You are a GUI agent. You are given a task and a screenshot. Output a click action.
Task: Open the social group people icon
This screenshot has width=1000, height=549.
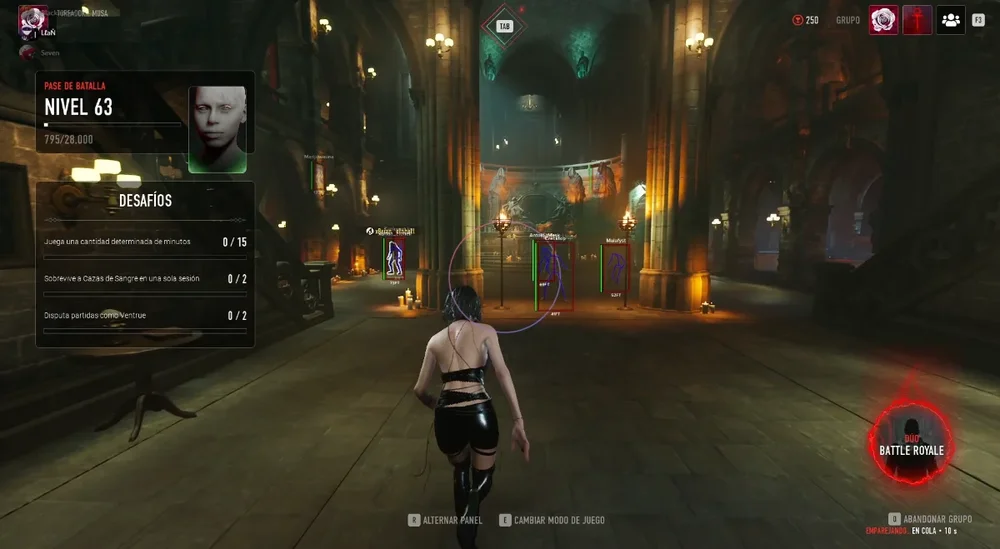[x=950, y=20]
